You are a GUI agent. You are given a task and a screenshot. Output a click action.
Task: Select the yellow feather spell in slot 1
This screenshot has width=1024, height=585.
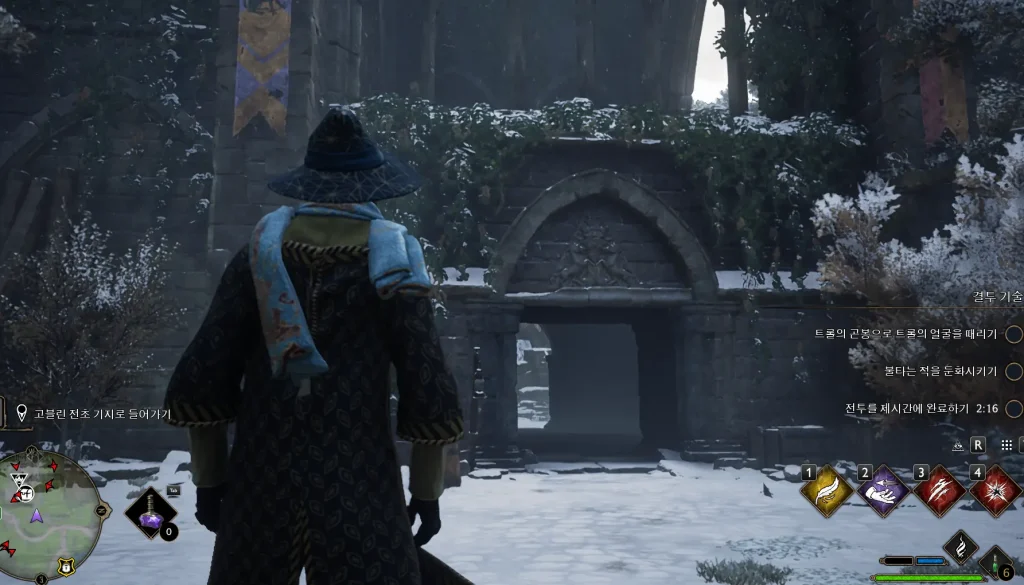(826, 492)
